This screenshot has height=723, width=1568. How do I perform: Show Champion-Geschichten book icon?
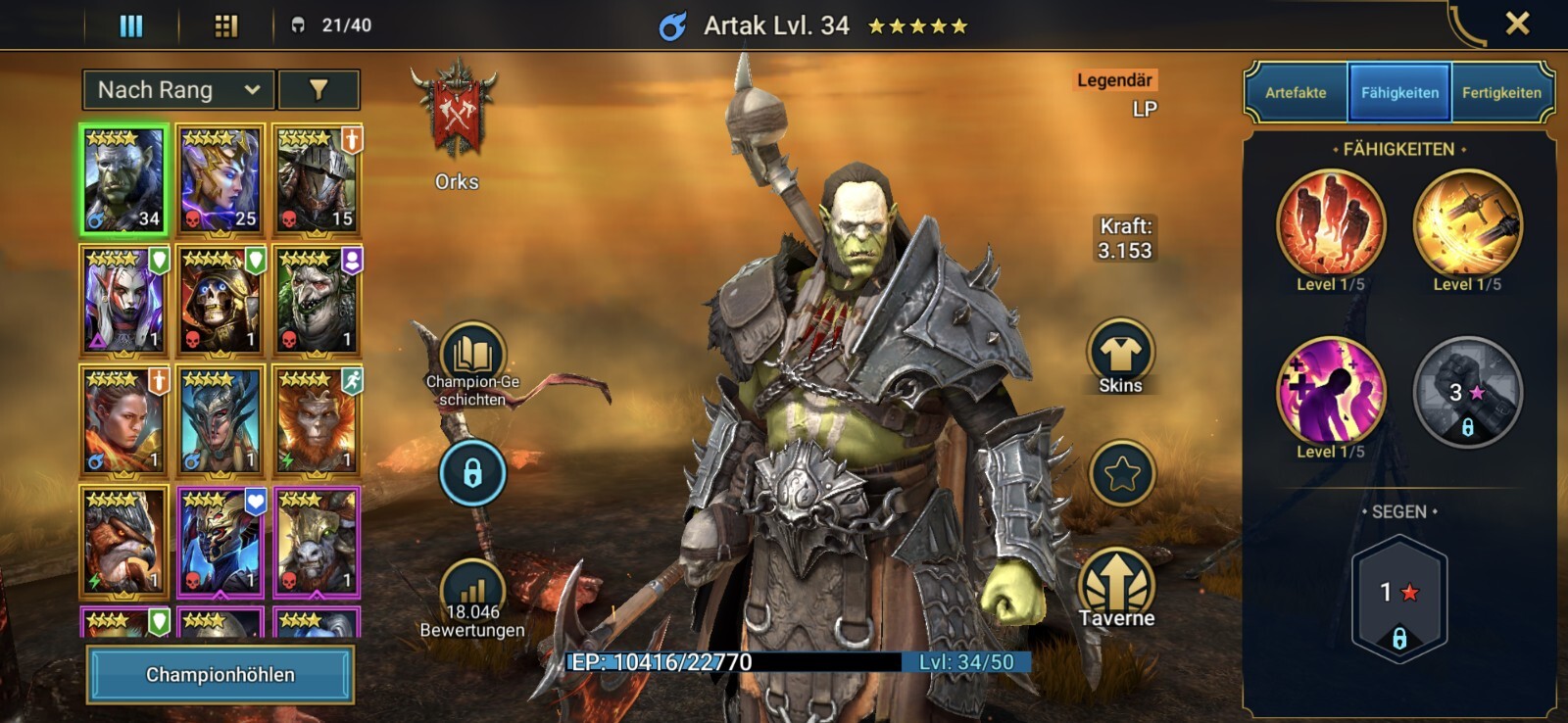pos(472,357)
